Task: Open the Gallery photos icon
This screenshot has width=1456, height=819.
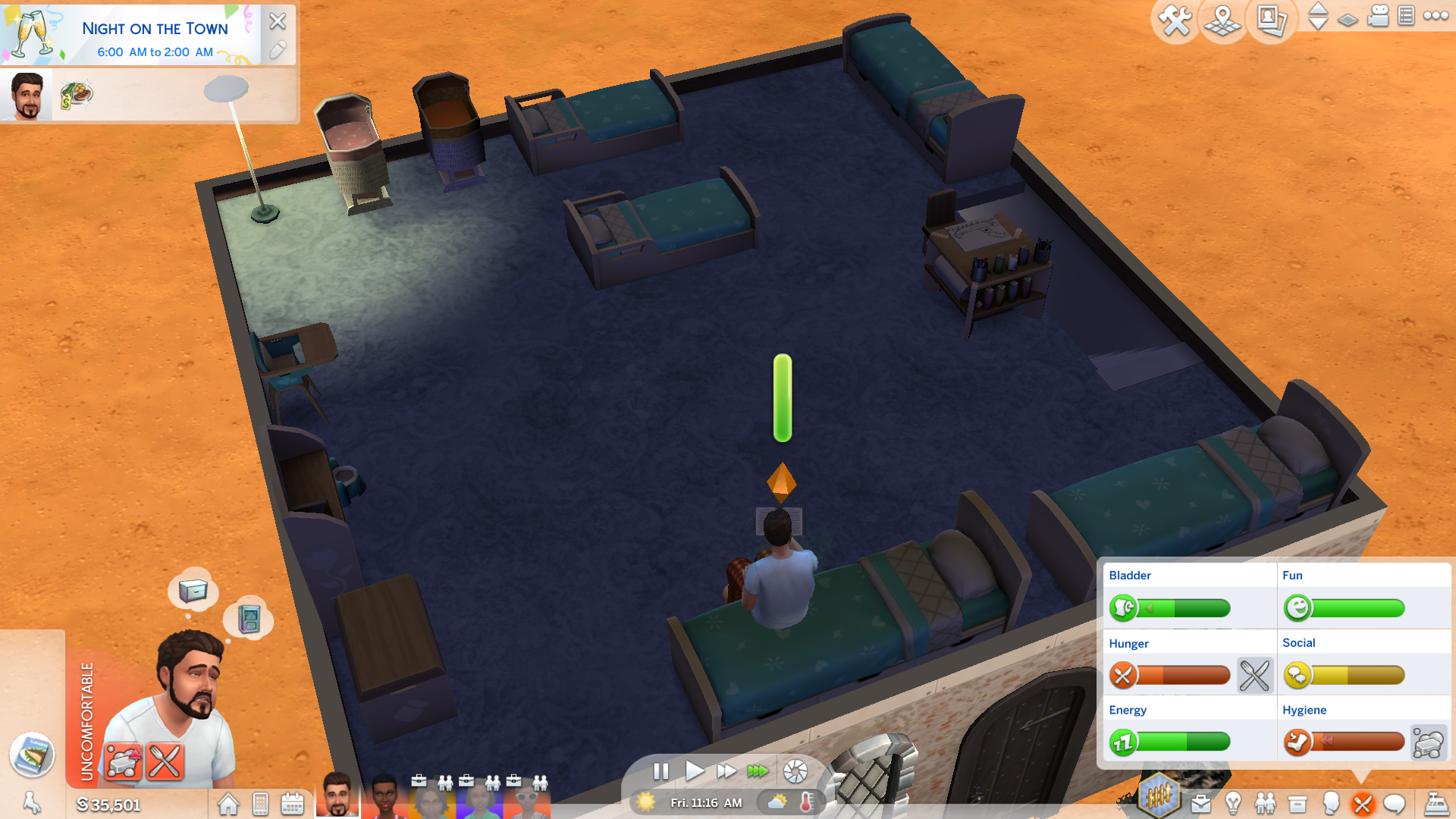Action: coord(1271,20)
